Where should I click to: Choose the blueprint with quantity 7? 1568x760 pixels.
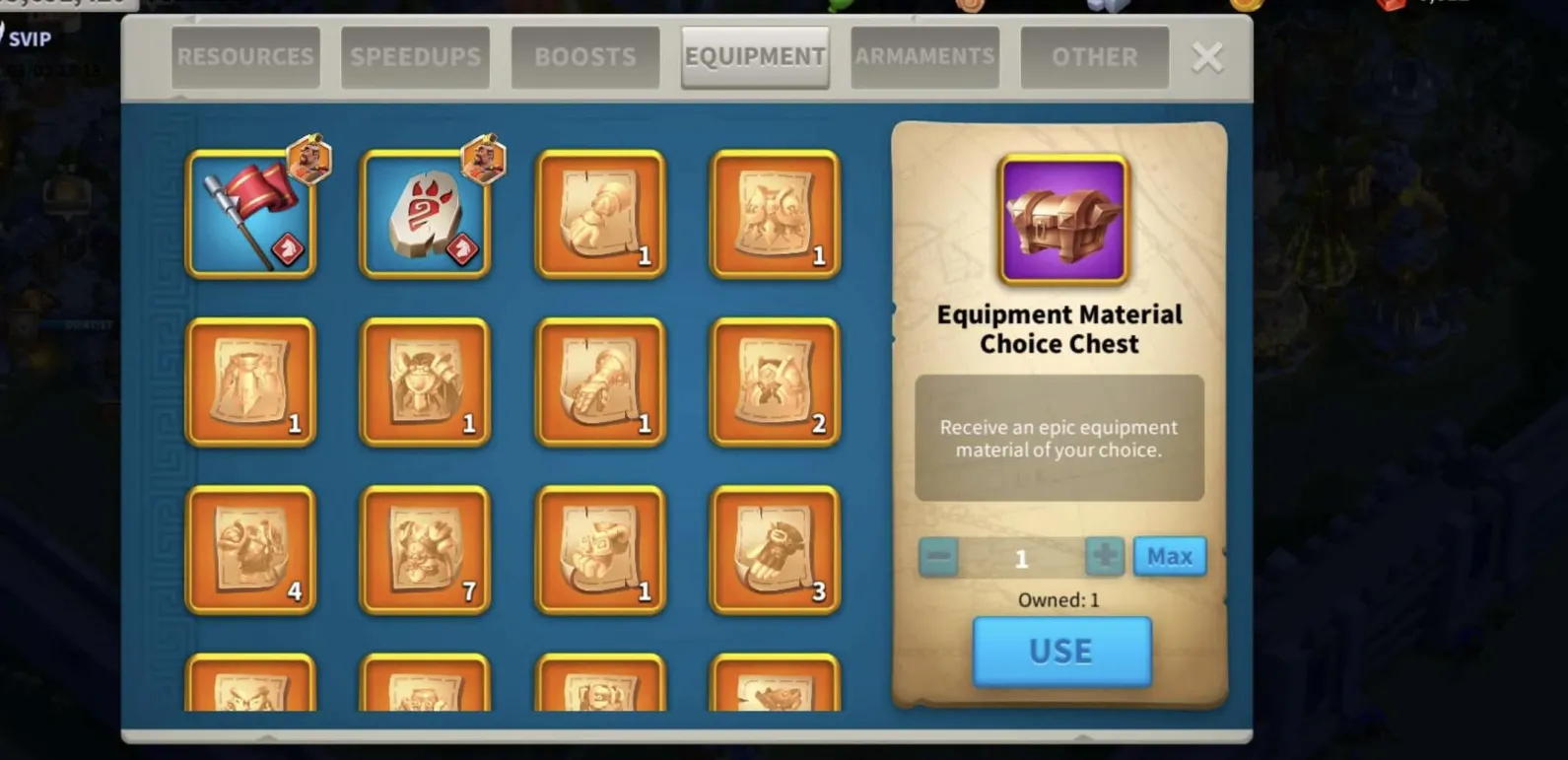point(426,550)
